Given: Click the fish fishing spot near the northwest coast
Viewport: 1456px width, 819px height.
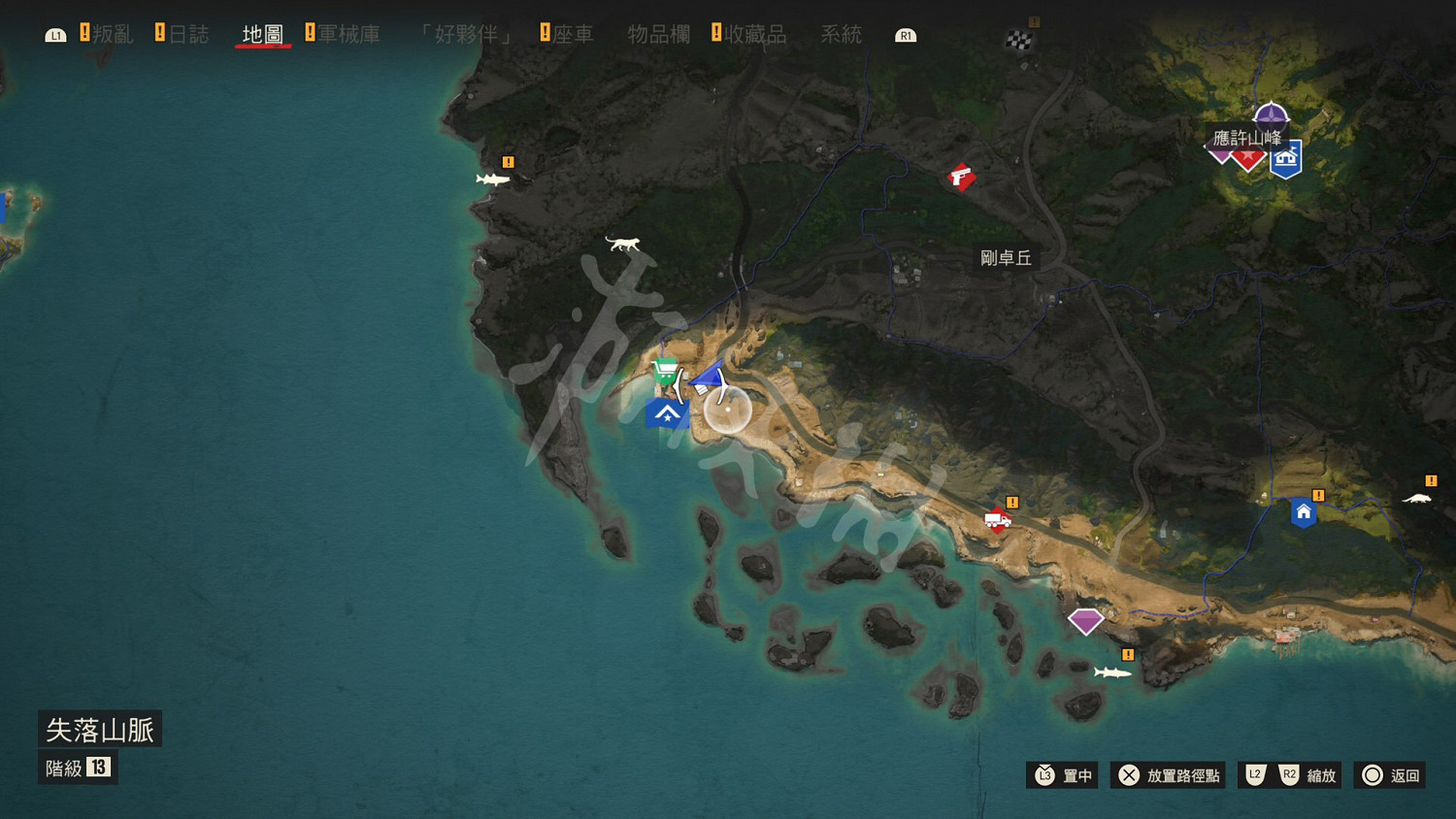Looking at the screenshot, I should pos(494,180).
